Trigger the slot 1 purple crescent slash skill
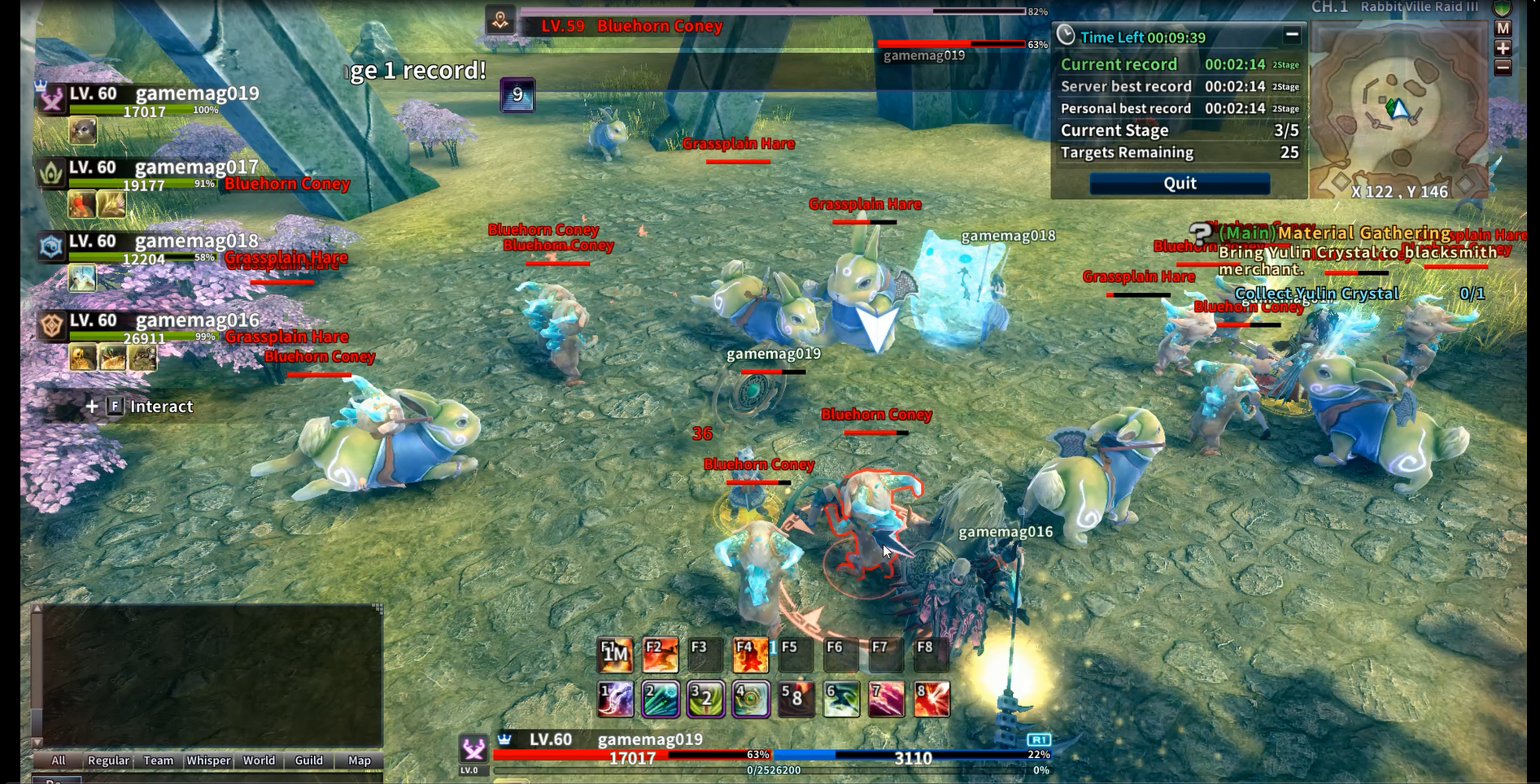This screenshot has width=1540, height=784. pos(615,699)
